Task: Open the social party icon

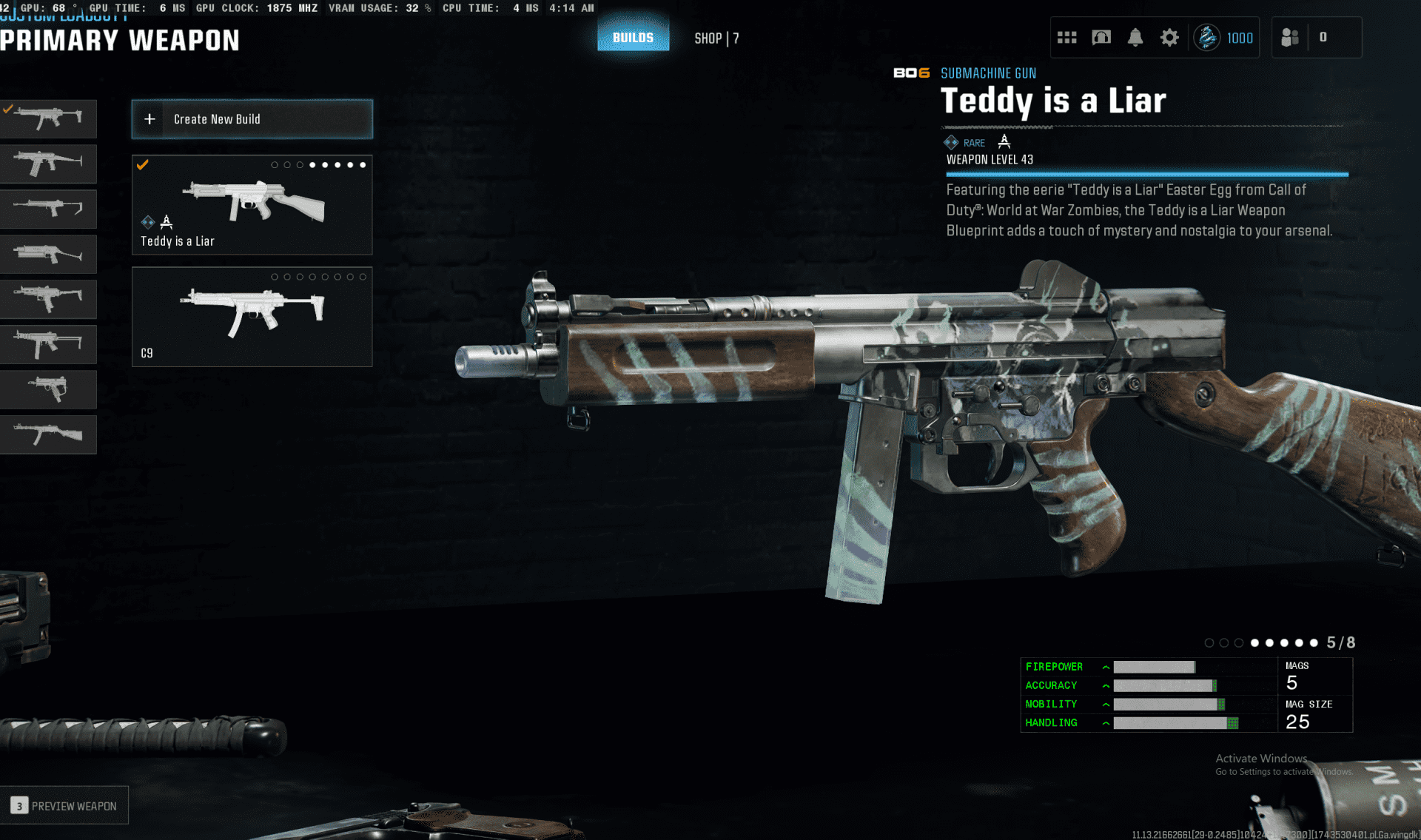Action: [x=1290, y=38]
